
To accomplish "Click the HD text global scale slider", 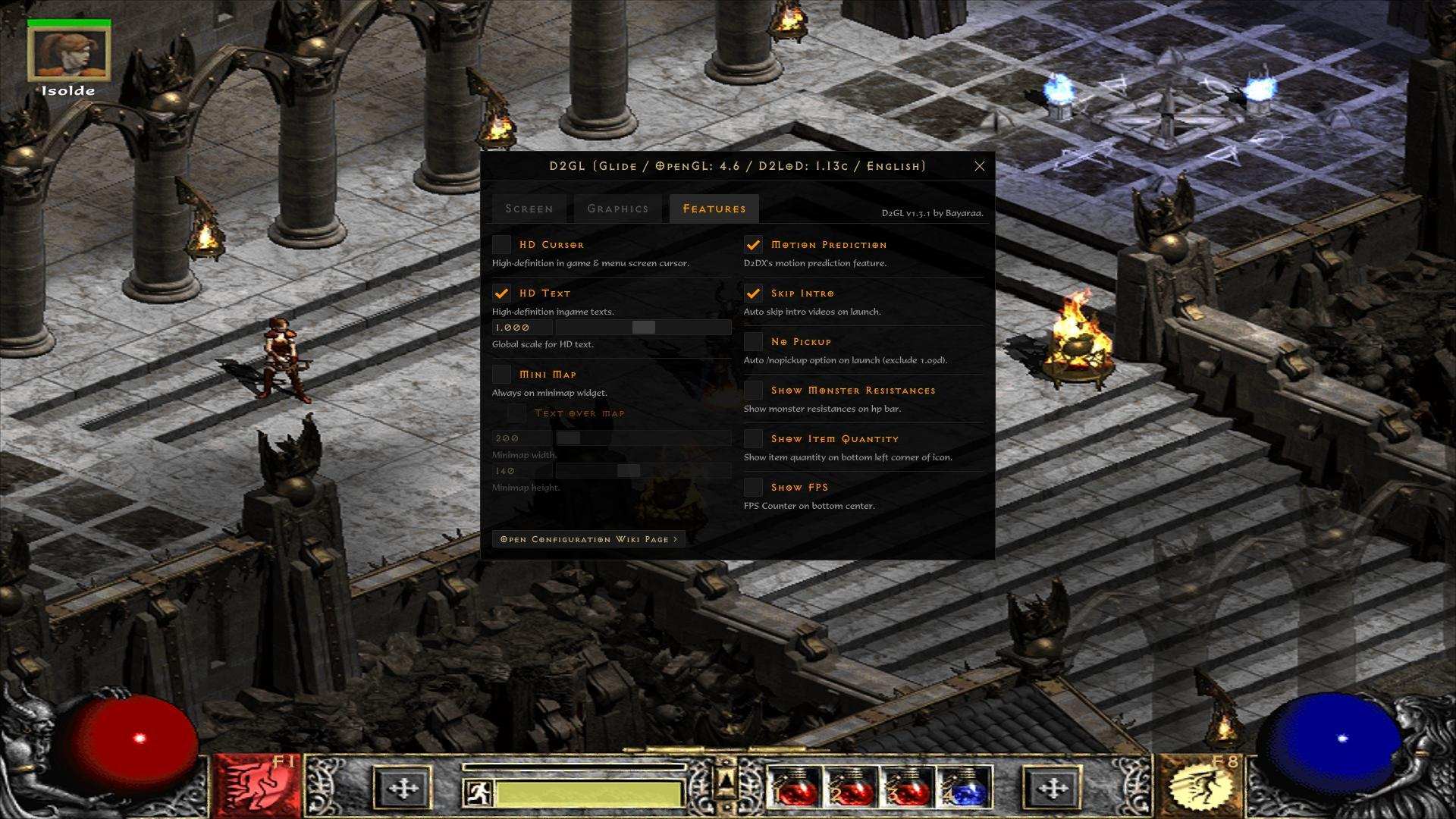I will (x=643, y=328).
